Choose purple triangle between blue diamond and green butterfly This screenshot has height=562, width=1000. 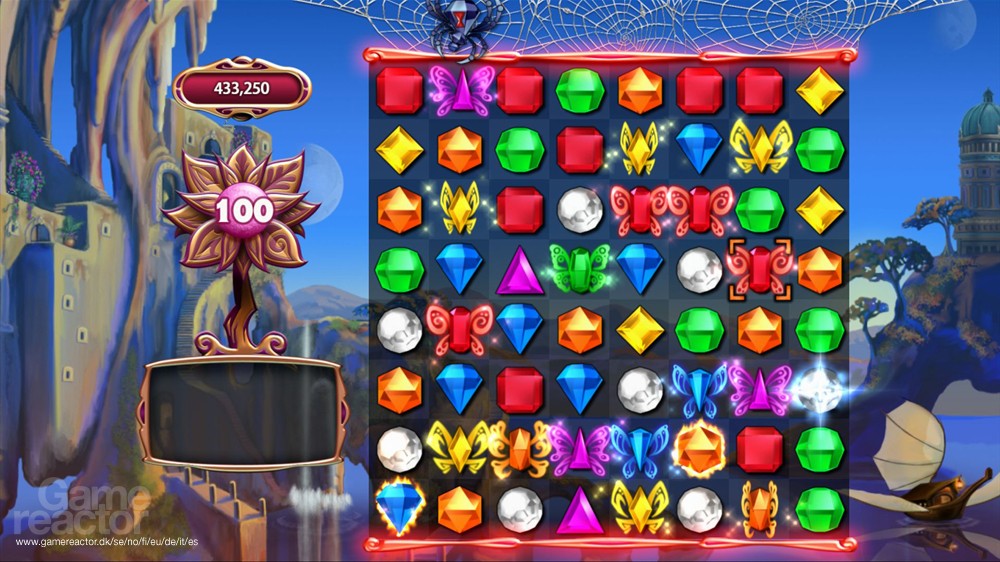click(520, 270)
